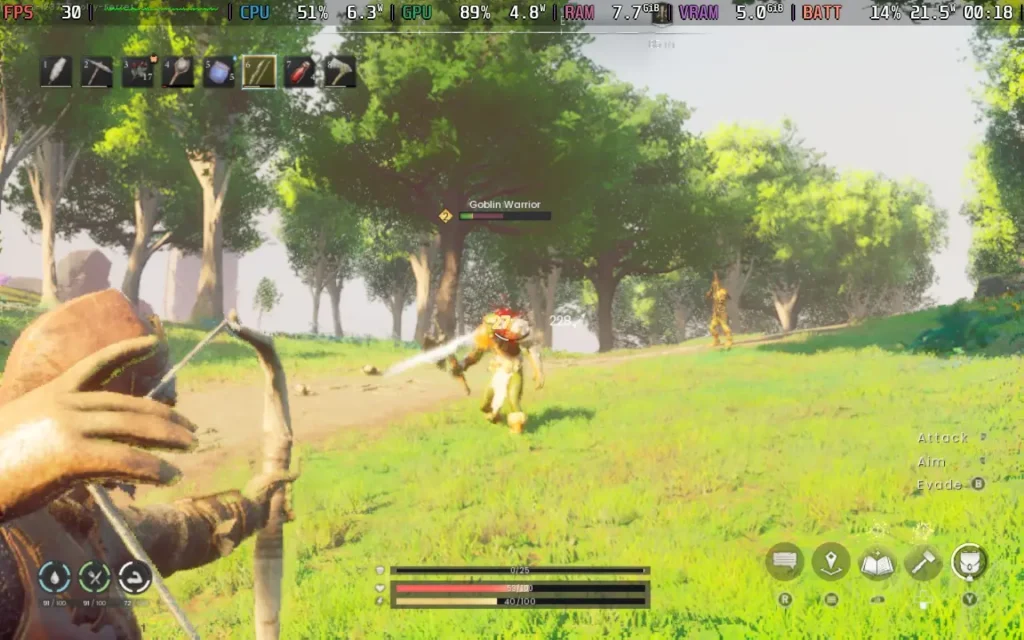Viewport: 1024px width, 640px height.
Task: Equip the axe in hotbar slot 8
Action: [340, 71]
